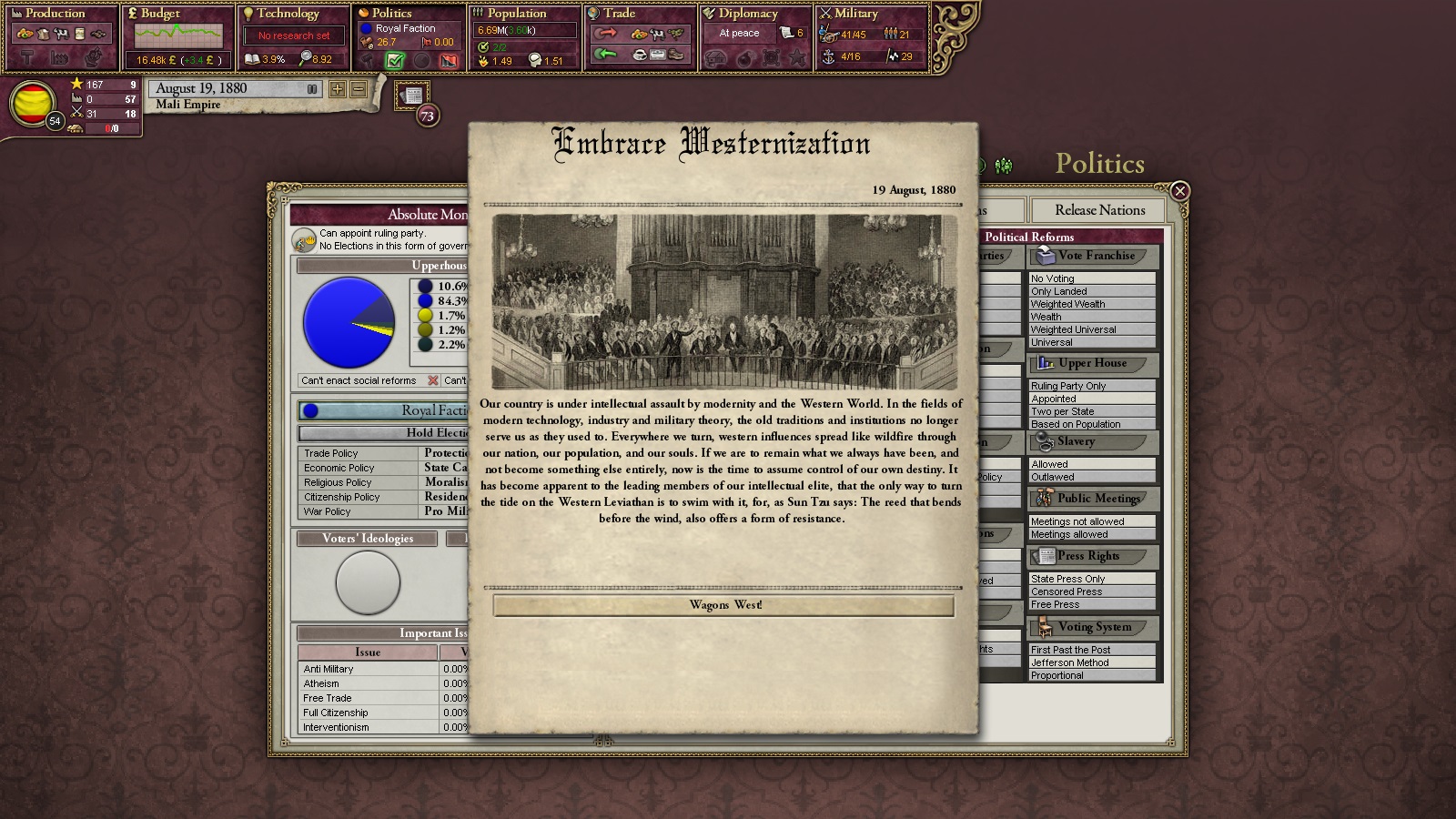Decrease game speed with the minus button
Viewport: 1456px width, 819px height.
click(x=359, y=89)
